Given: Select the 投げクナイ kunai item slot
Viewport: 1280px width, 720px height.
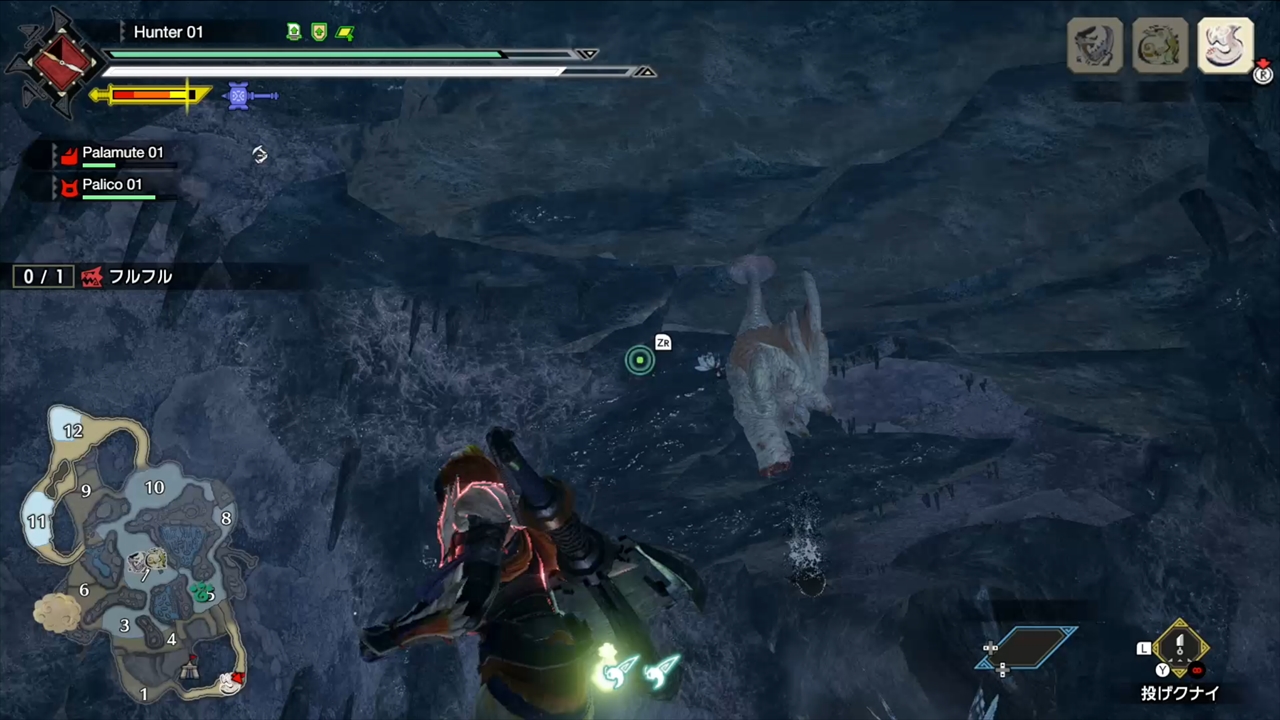Looking at the screenshot, I should tap(1180, 648).
